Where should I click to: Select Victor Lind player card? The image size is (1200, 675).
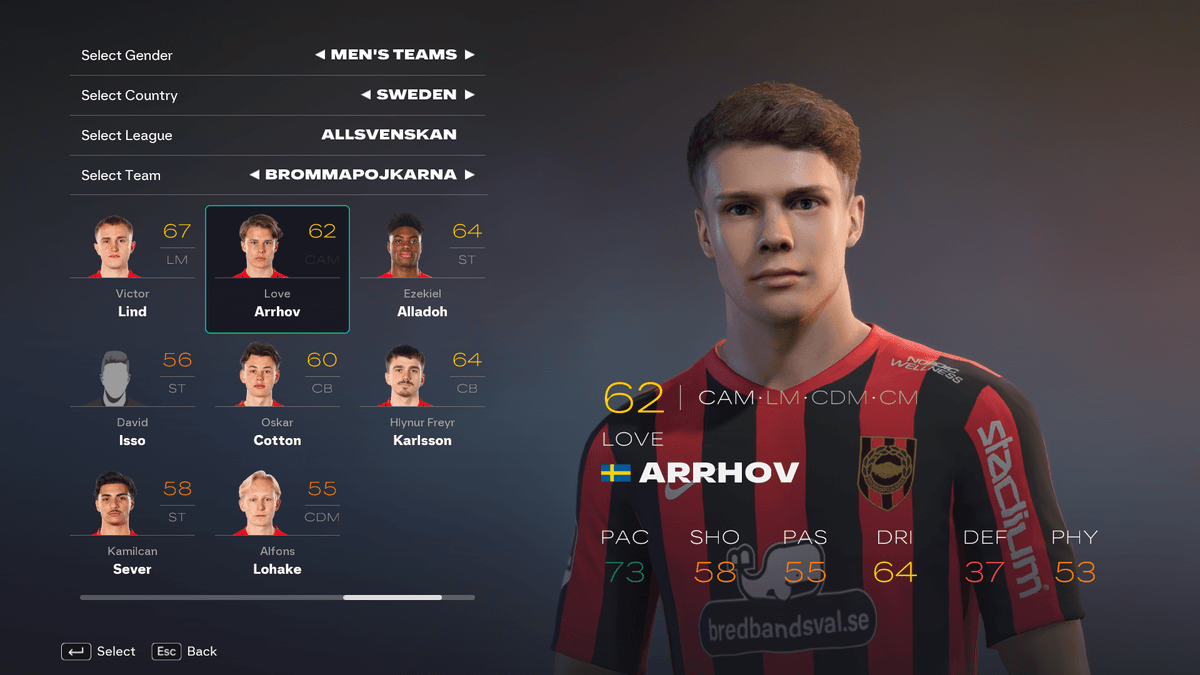[132, 268]
